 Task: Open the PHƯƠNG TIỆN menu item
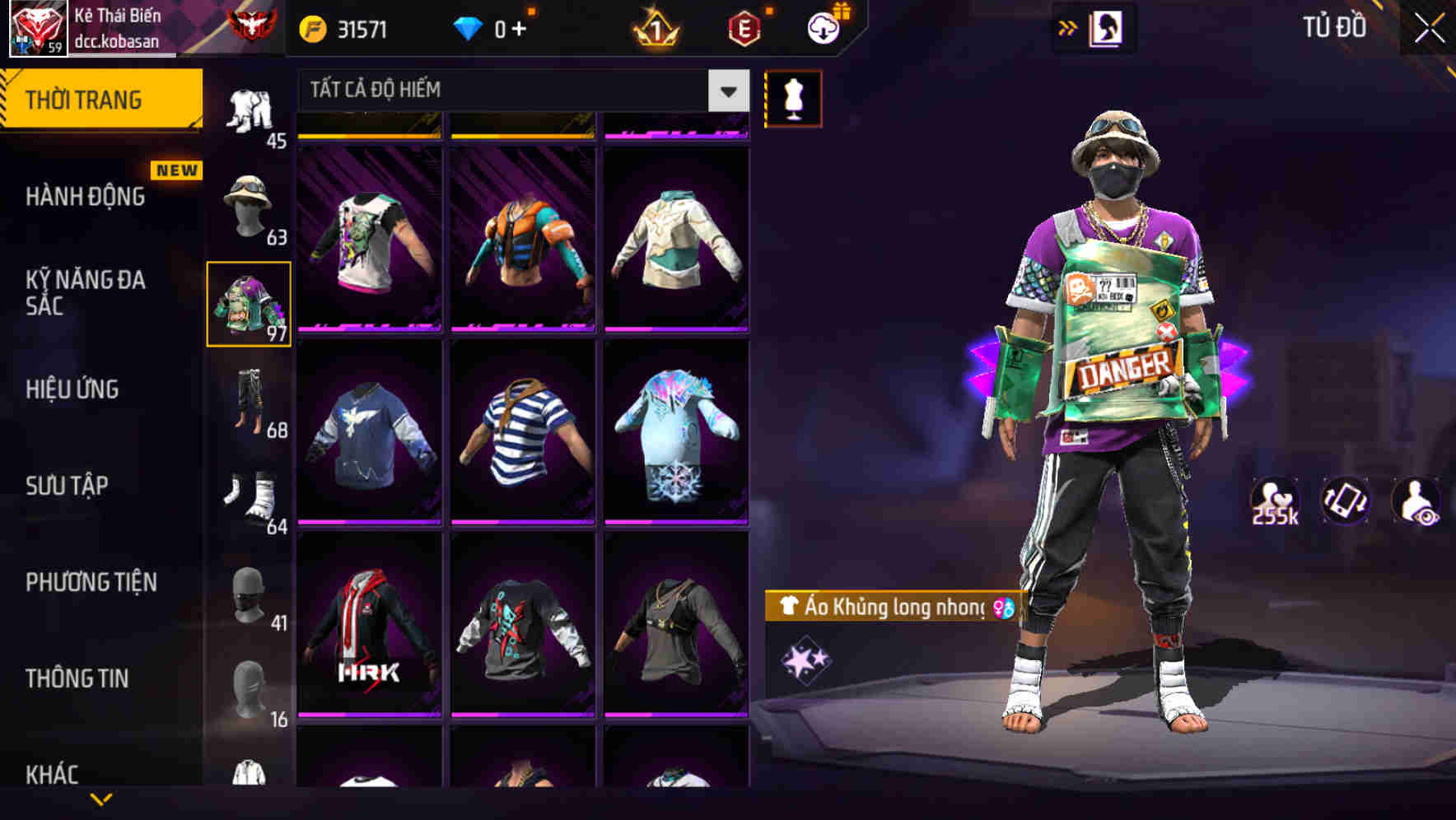(x=91, y=581)
